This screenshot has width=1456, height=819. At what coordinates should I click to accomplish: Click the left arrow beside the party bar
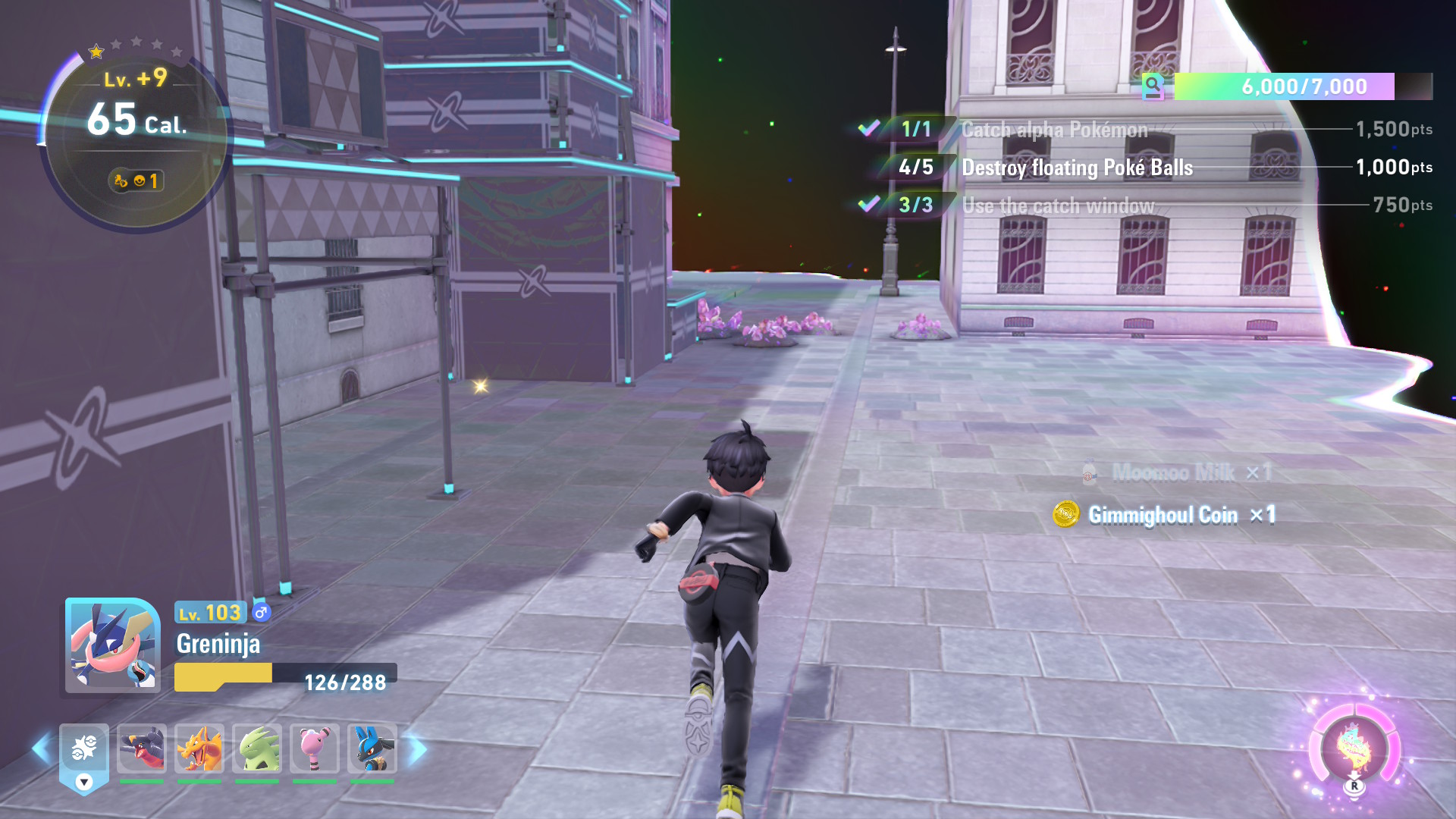41,749
